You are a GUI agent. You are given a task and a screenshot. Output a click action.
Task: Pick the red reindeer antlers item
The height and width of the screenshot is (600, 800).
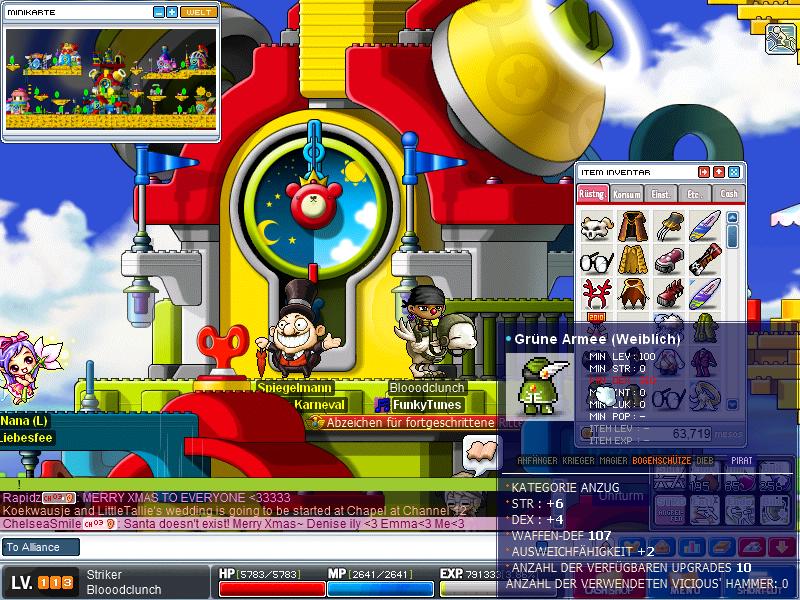597,294
